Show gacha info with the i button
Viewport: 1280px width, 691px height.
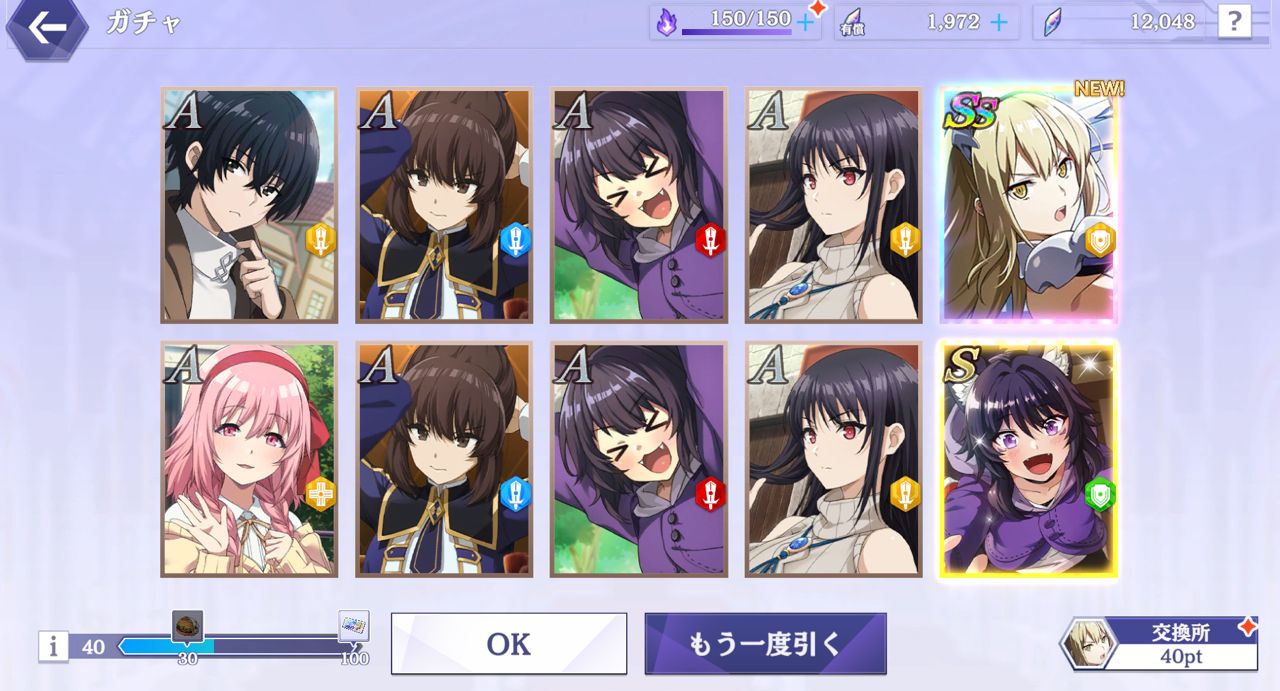[54, 647]
